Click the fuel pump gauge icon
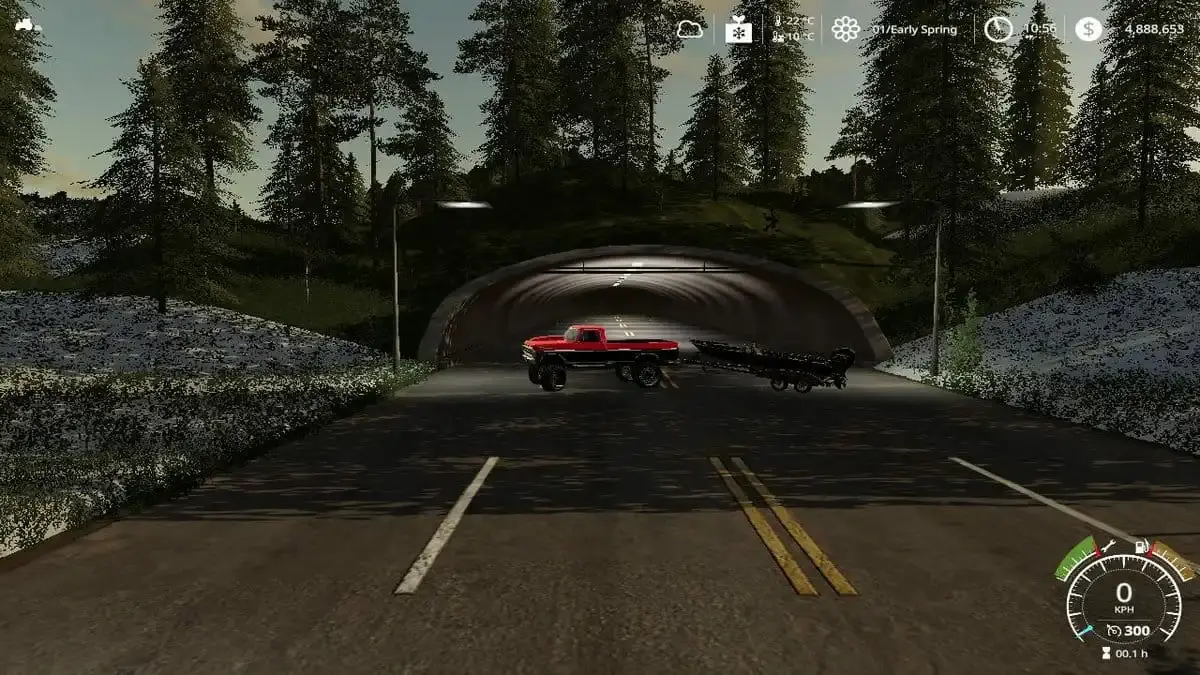The height and width of the screenshot is (675, 1200). [1141, 546]
